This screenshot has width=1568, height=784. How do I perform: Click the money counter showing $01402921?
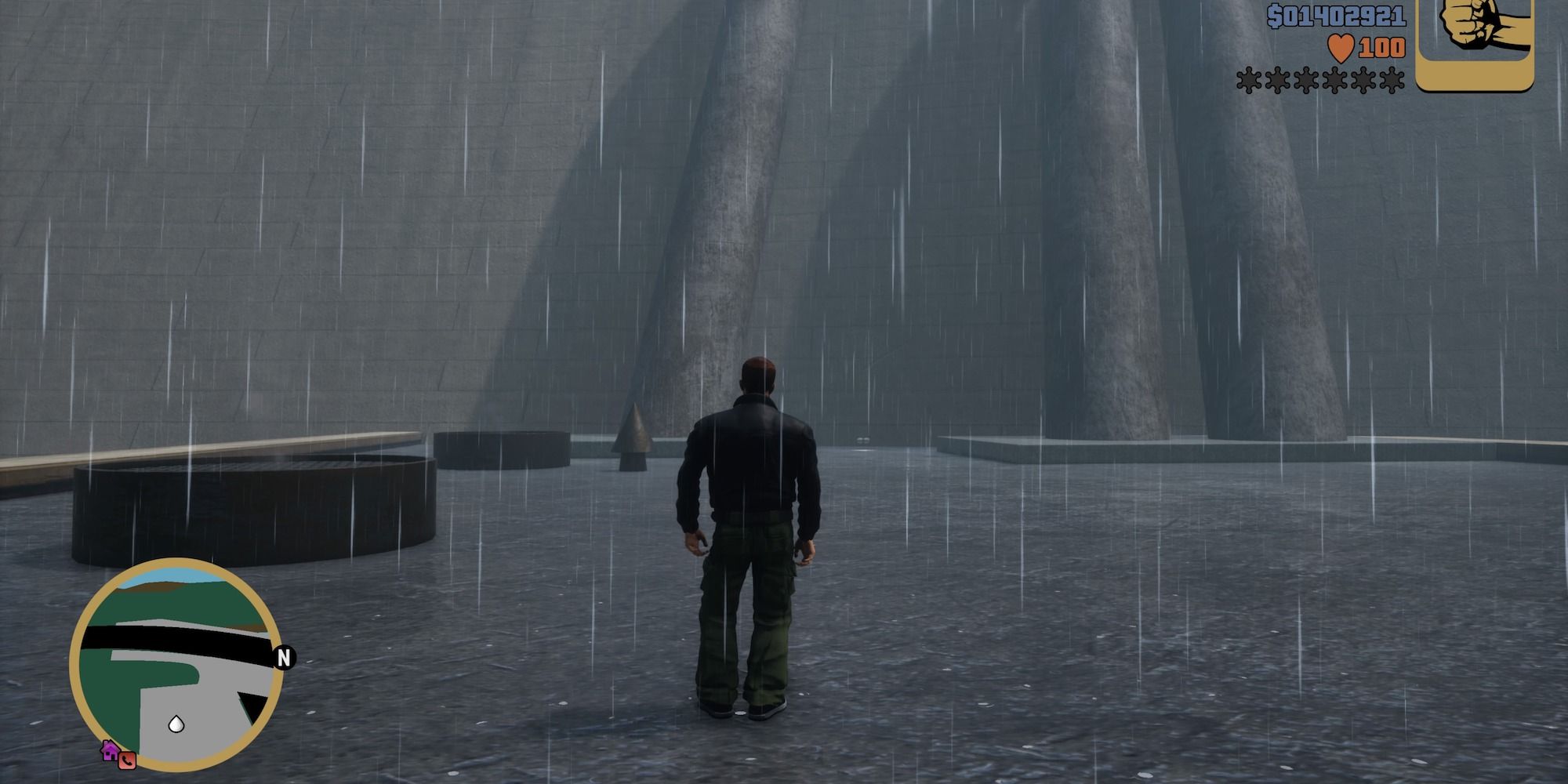coord(1335,16)
